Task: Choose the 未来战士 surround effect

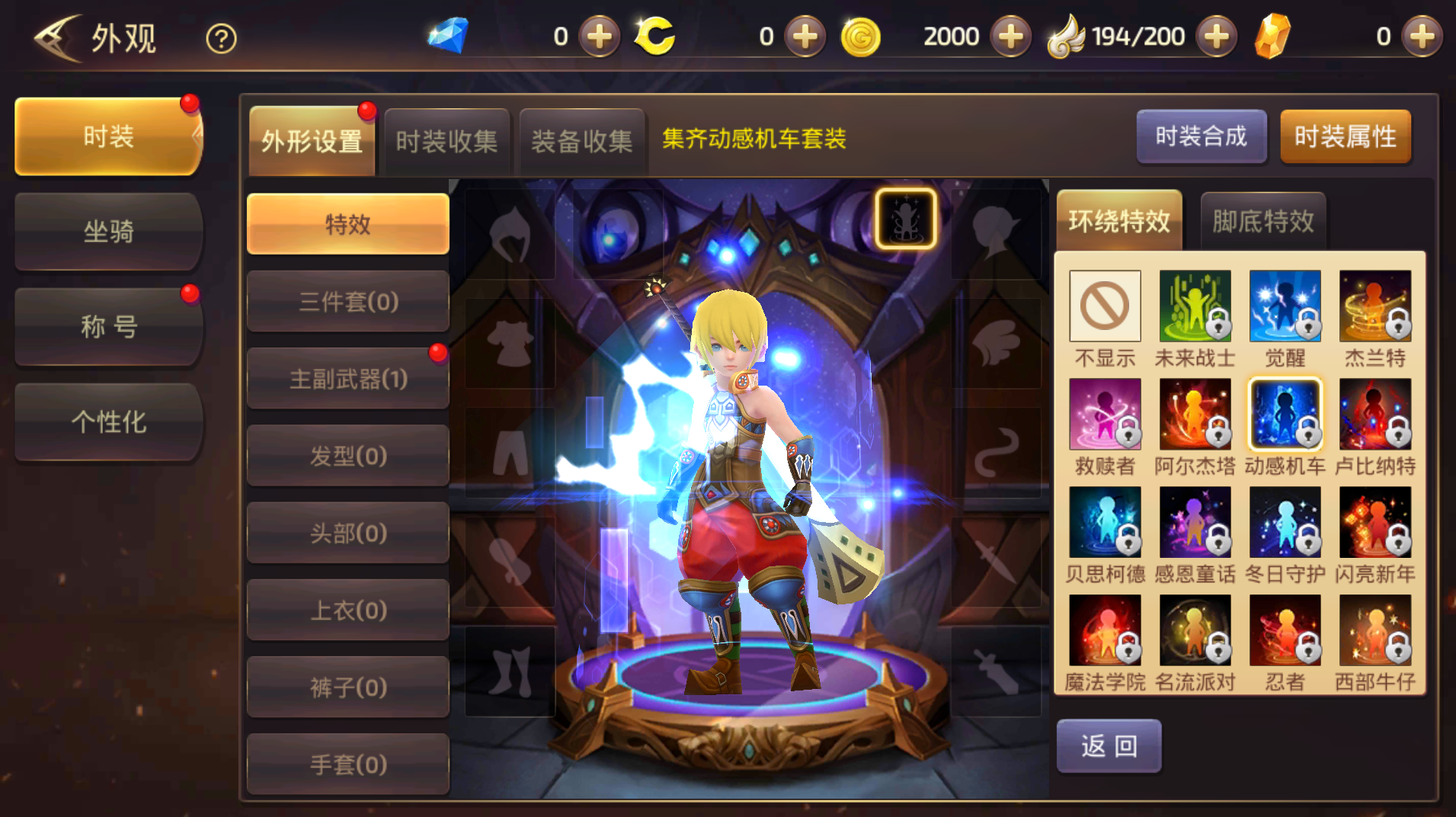Action: pyautogui.click(x=1195, y=305)
